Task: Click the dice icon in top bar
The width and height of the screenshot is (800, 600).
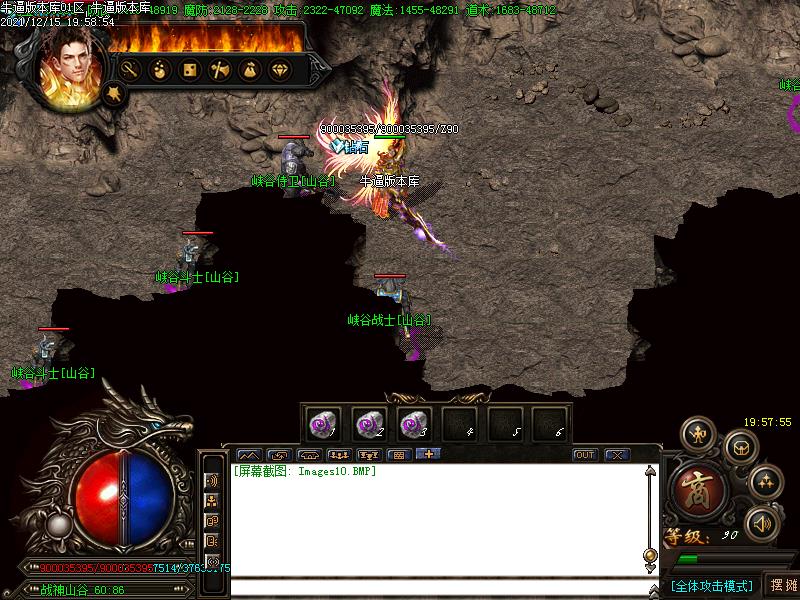Action: tap(189, 70)
